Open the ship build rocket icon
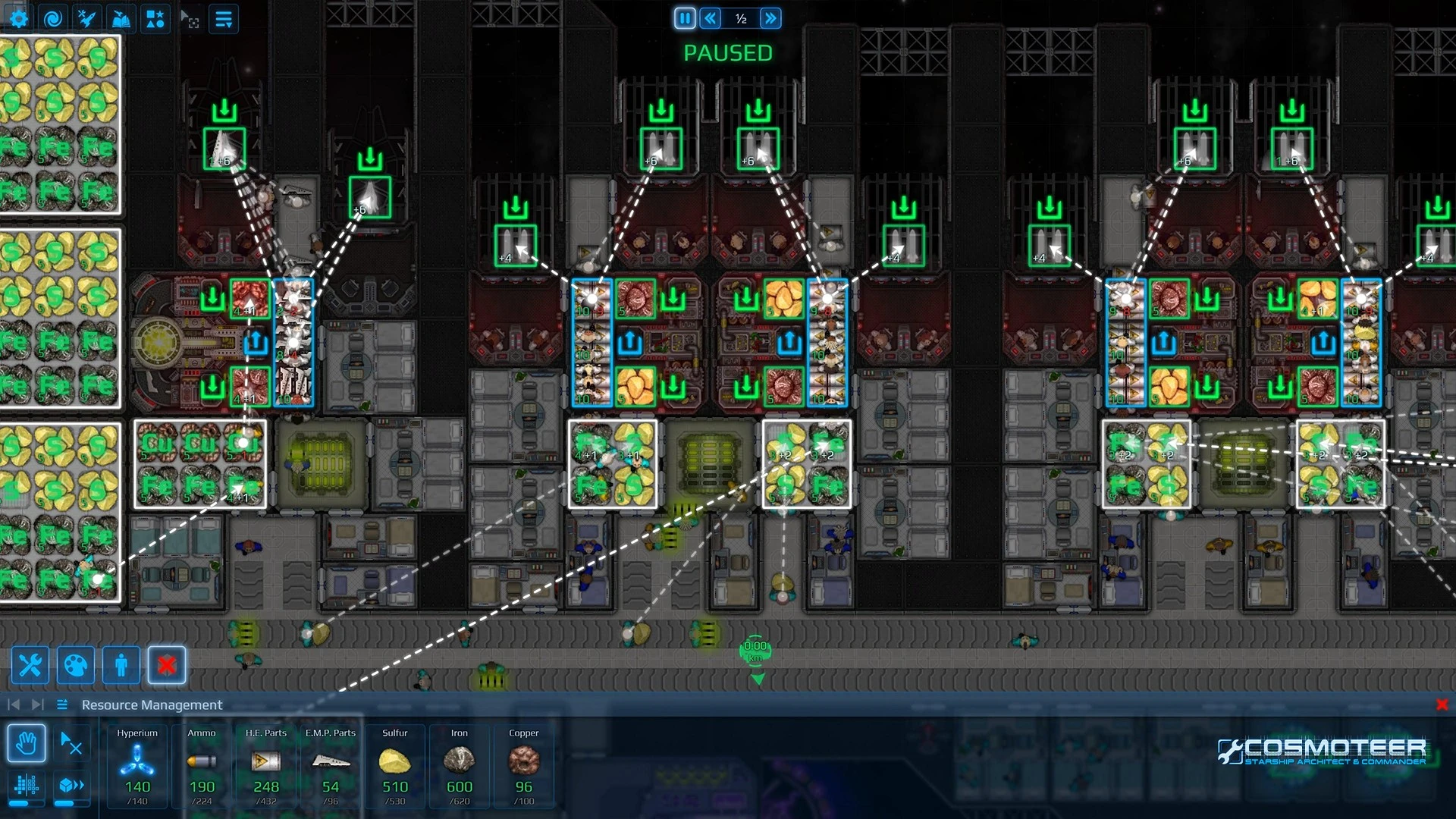The width and height of the screenshot is (1456, 819). (x=87, y=19)
